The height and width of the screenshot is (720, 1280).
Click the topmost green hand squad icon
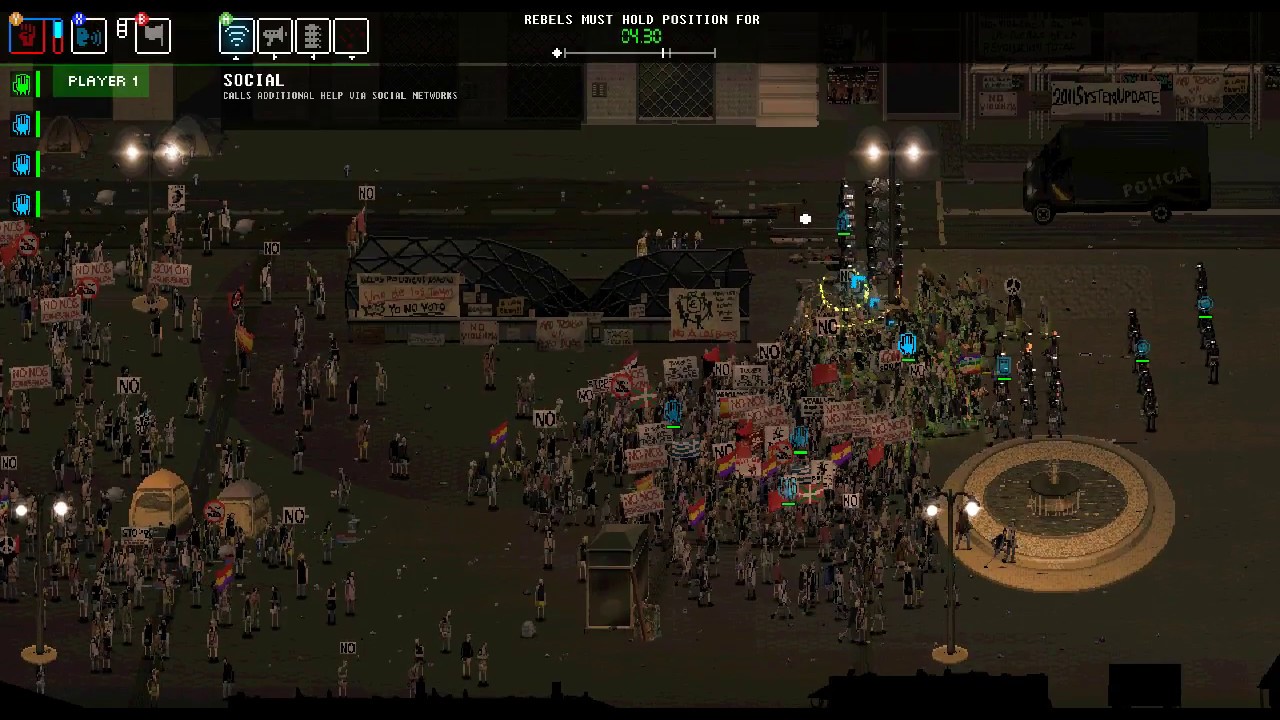click(22, 84)
